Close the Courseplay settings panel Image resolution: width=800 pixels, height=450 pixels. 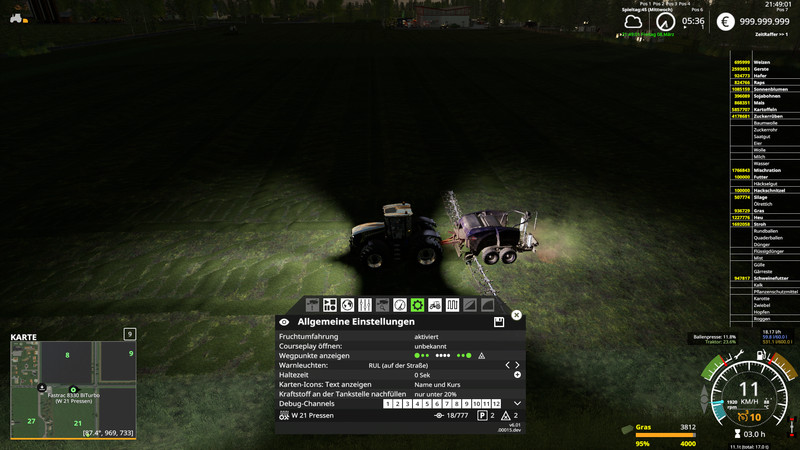pyautogui.click(x=516, y=315)
